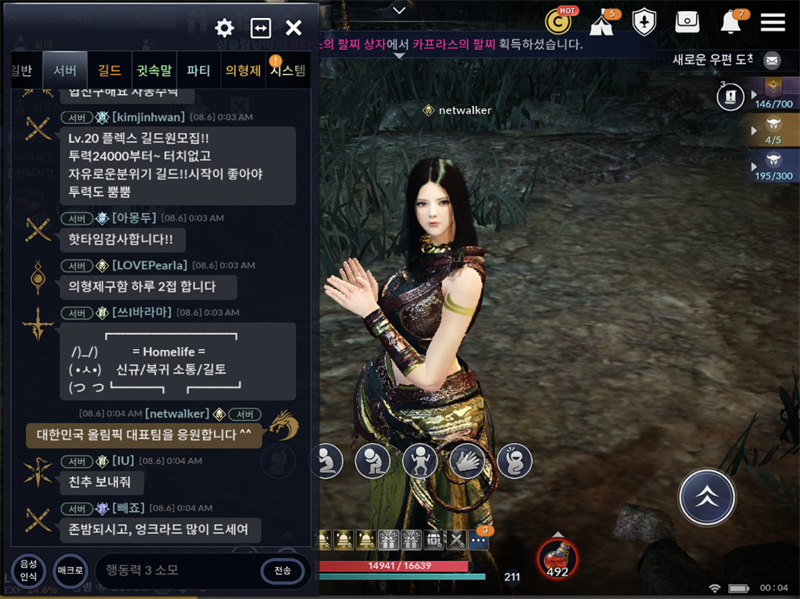Open the 시스템 chat tab
Screen dimensions: 800x599
[287, 70]
